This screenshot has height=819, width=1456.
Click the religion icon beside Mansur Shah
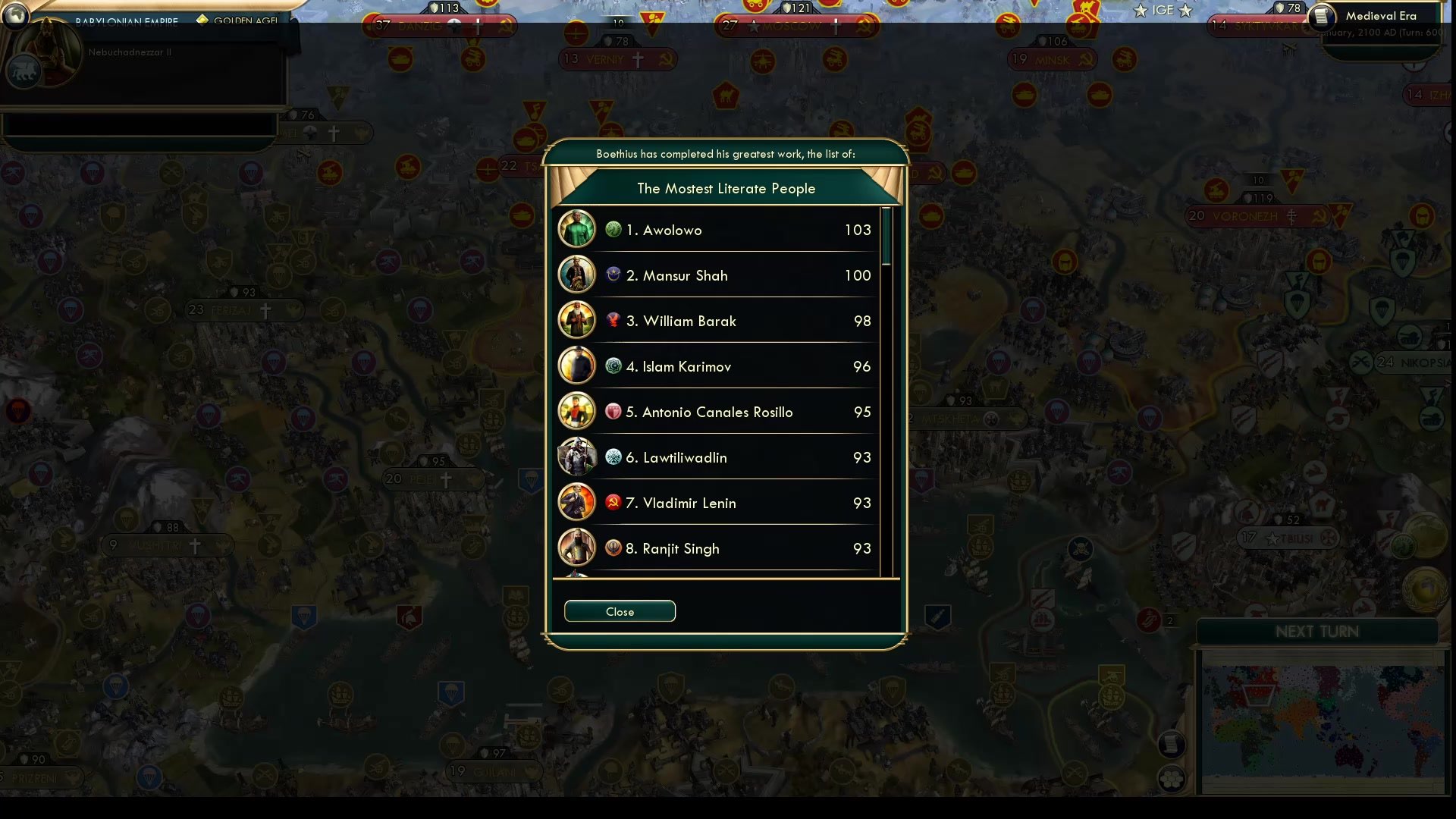612,275
